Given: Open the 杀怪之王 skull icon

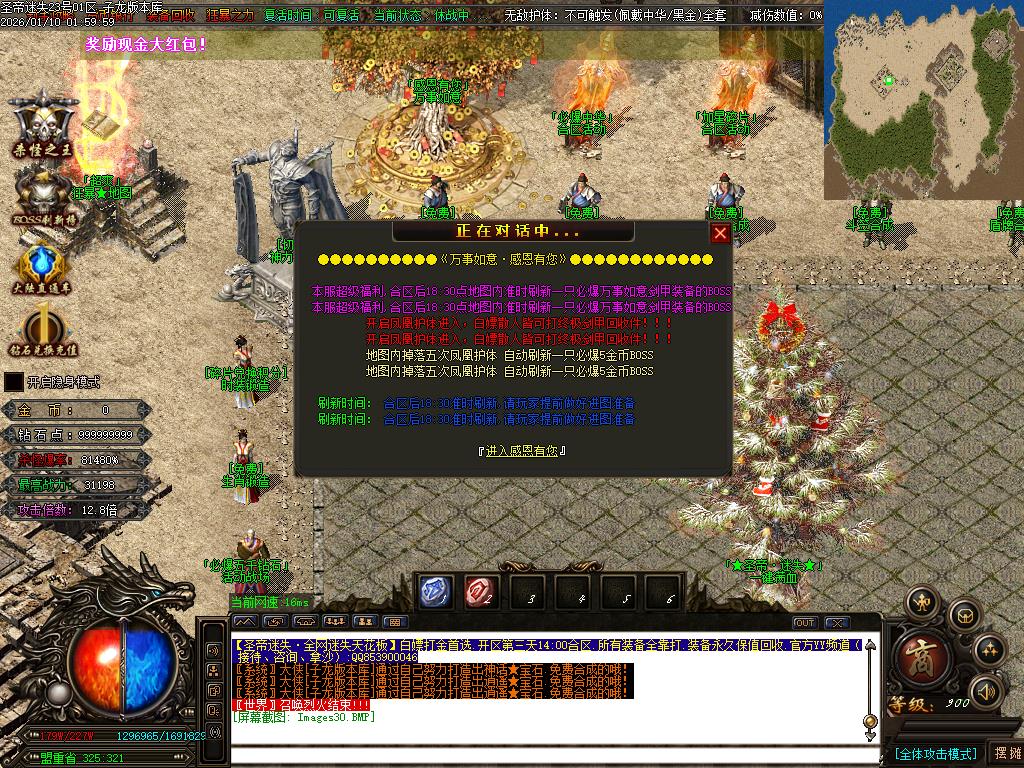Looking at the screenshot, I should point(42,126).
